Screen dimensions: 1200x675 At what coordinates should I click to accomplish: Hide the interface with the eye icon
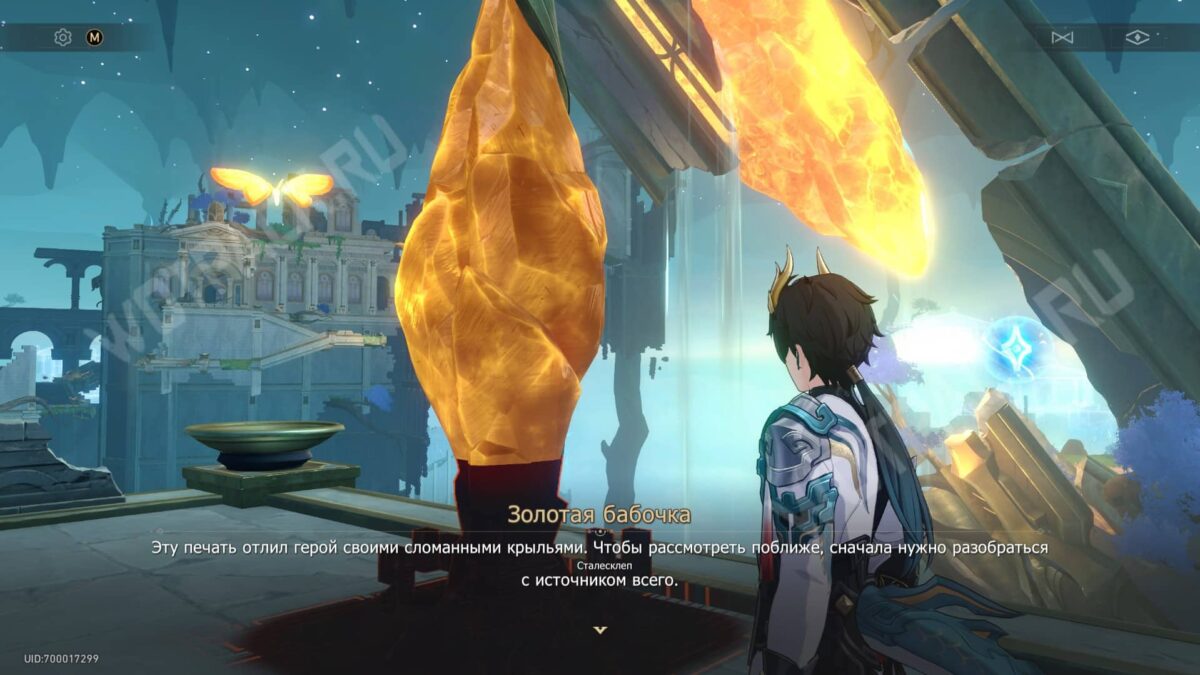tap(1137, 38)
